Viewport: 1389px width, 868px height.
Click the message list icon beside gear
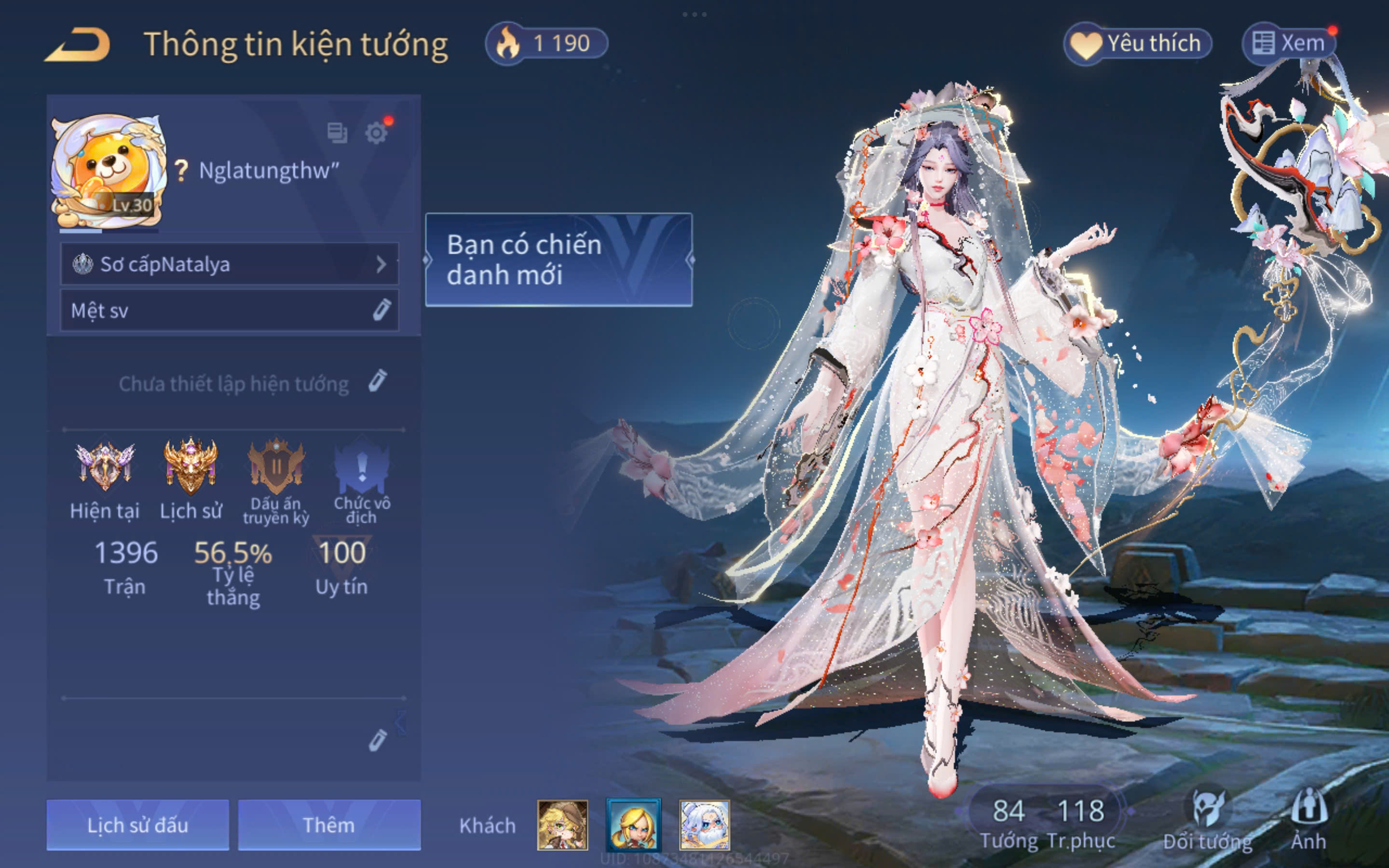pyautogui.click(x=337, y=133)
